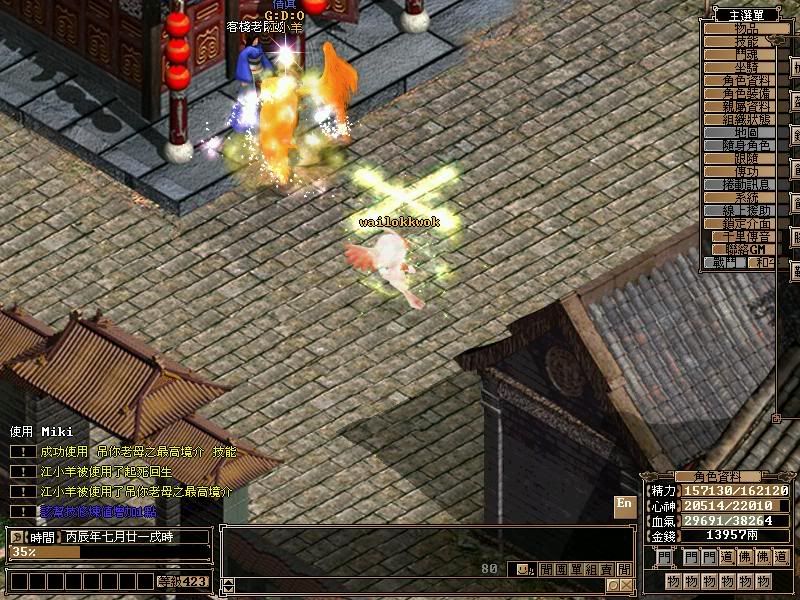
Task: Open 角色資料 character info from main menu
Action: (x=738, y=80)
